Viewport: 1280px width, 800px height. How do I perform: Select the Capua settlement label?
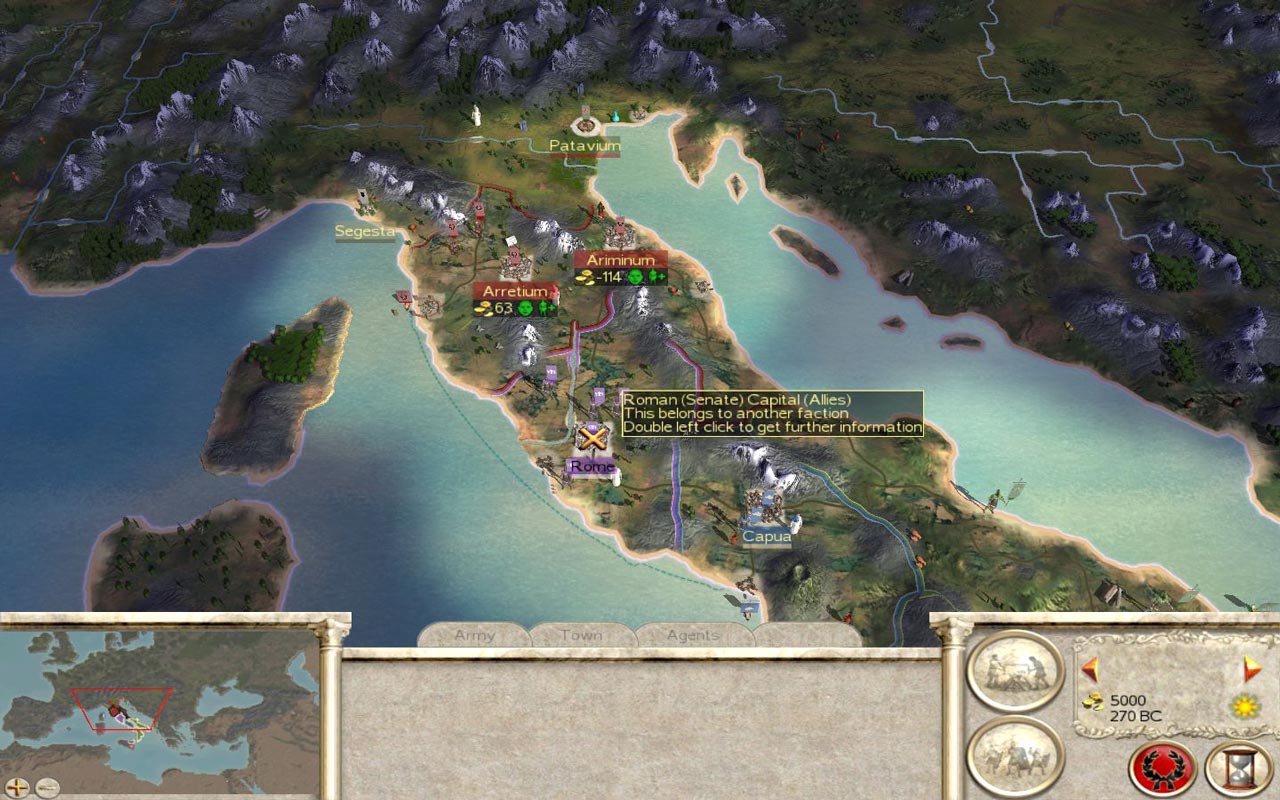767,536
